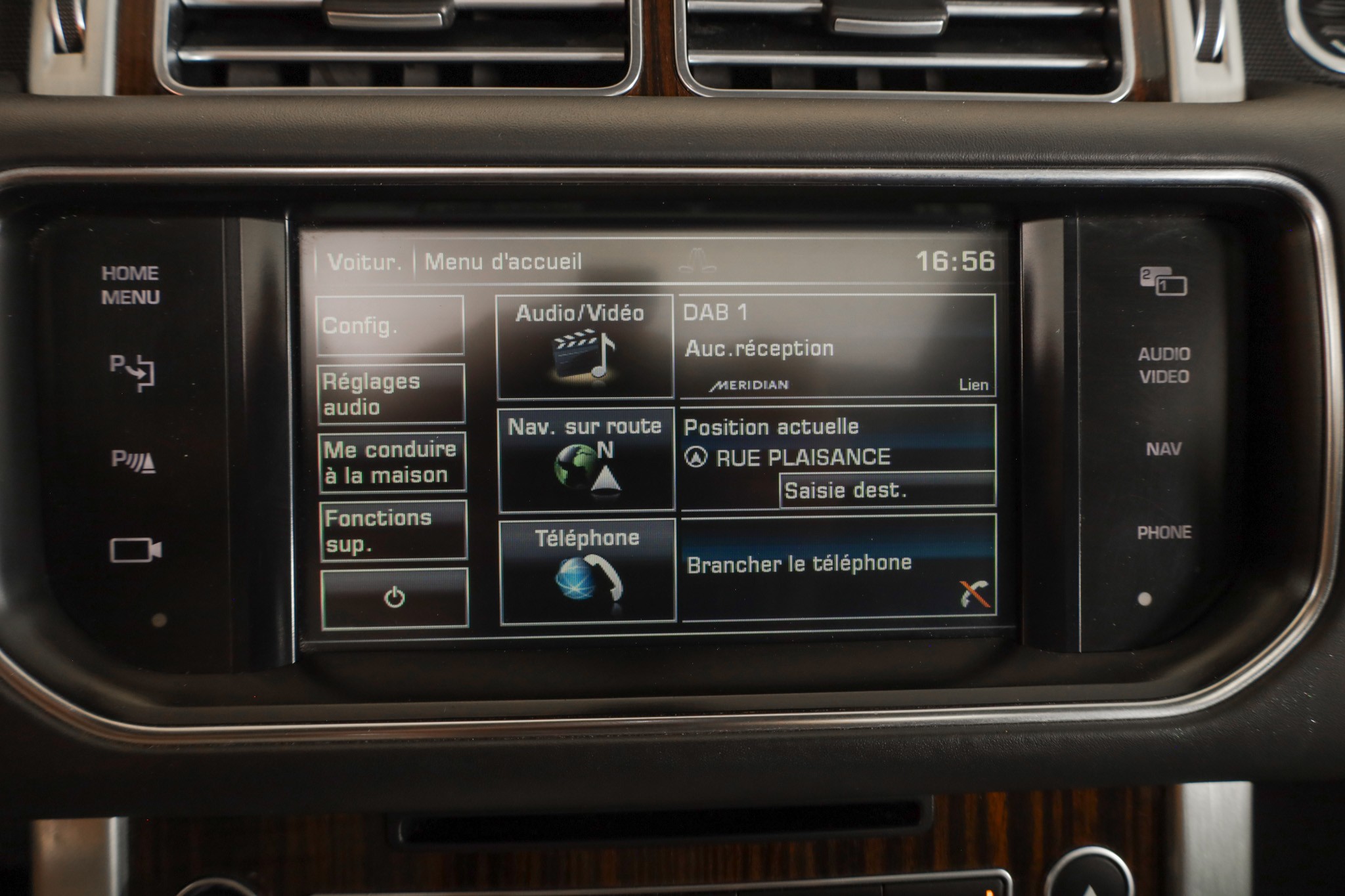
Task: Open Fonctions sup. menu
Action: (393, 530)
